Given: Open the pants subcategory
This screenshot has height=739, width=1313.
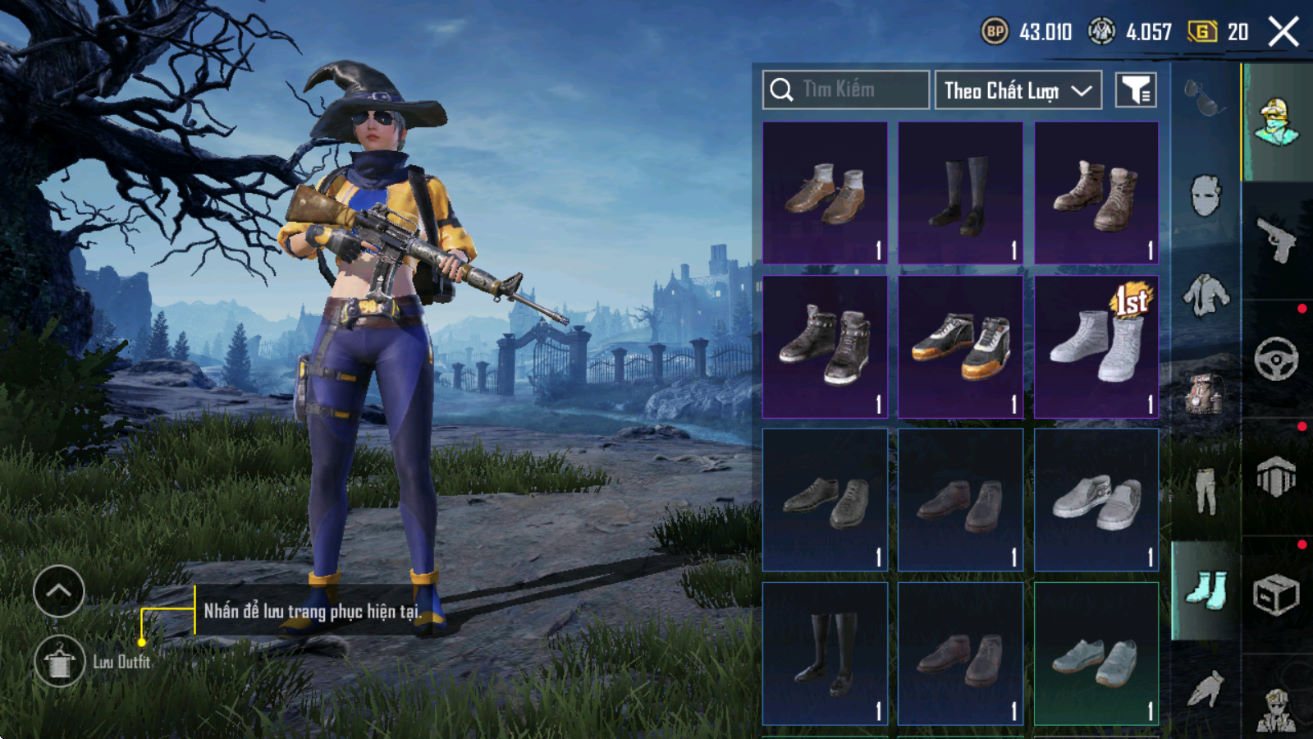Looking at the screenshot, I should tap(1205, 490).
